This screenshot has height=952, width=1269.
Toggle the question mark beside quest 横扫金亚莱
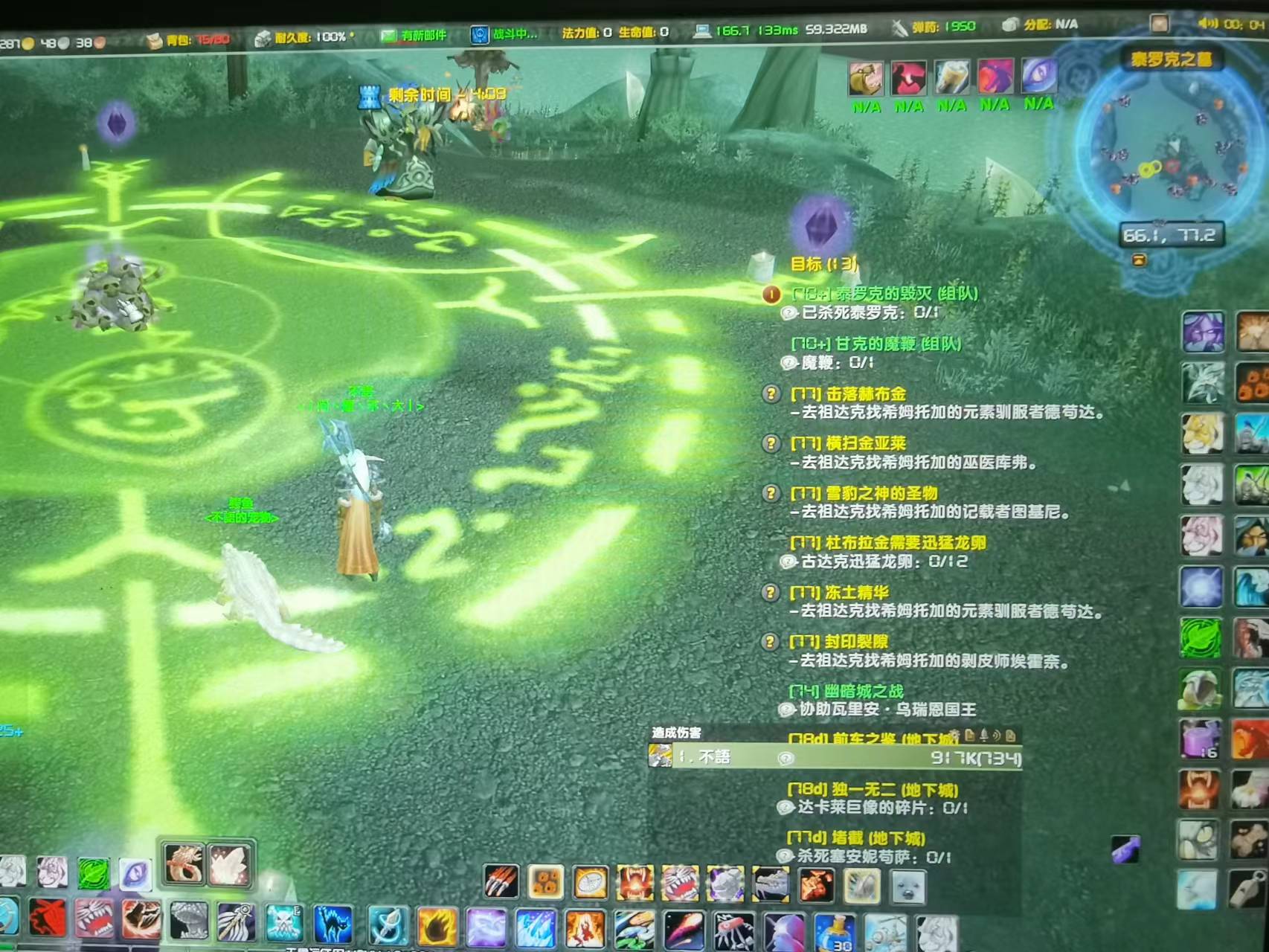click(x=772, y=443)
